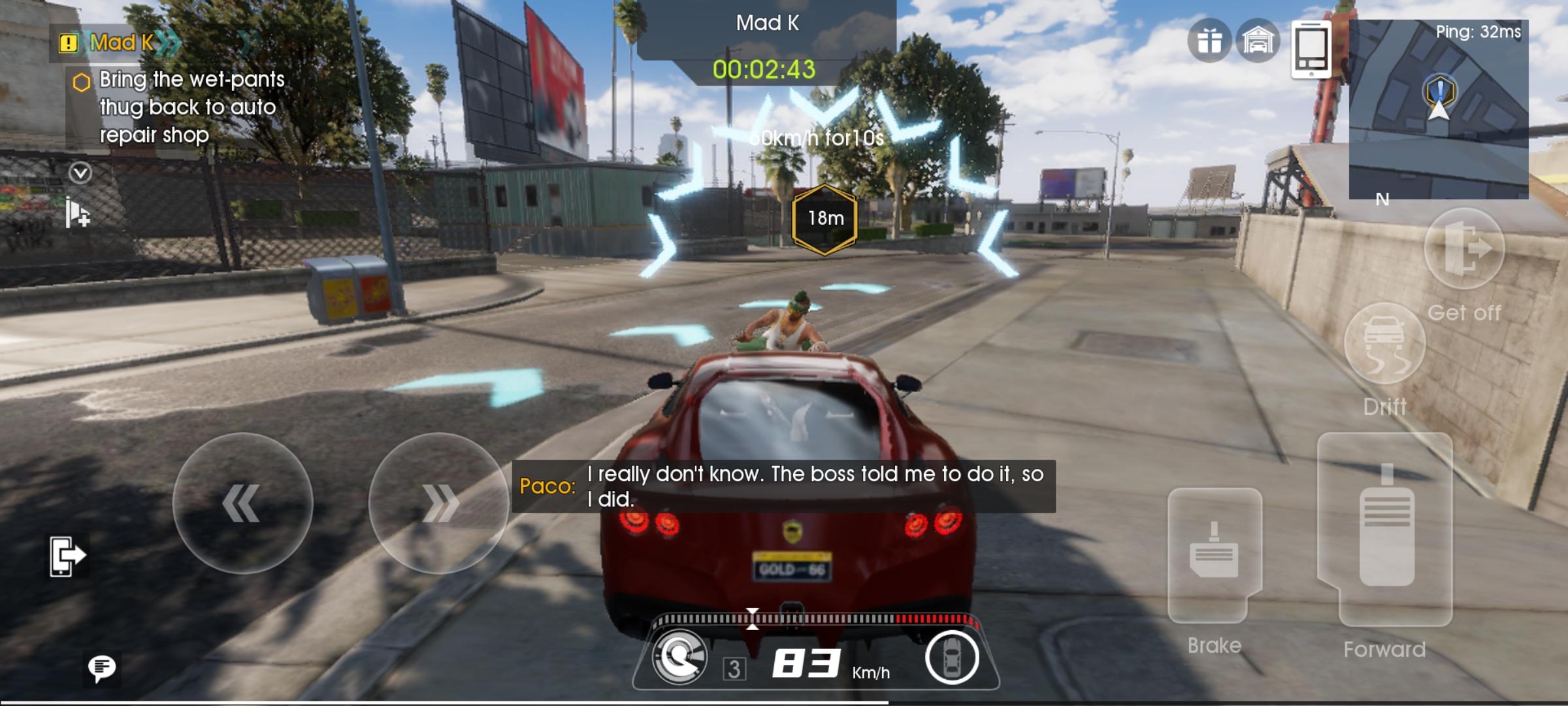
Task: Open the smartphone menu icon
Action: click(x=1311, y=49)
